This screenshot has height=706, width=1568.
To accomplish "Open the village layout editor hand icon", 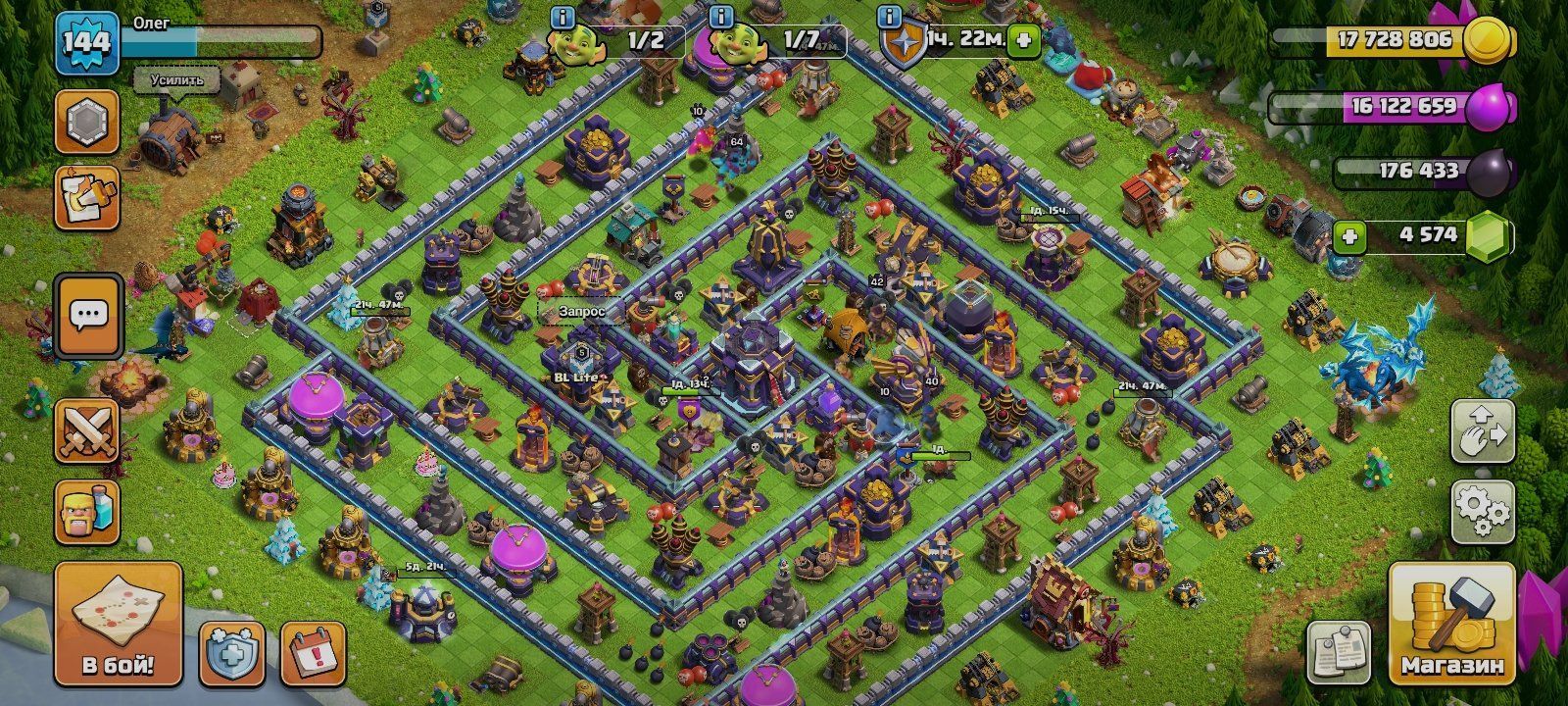I will [1483, 430].
